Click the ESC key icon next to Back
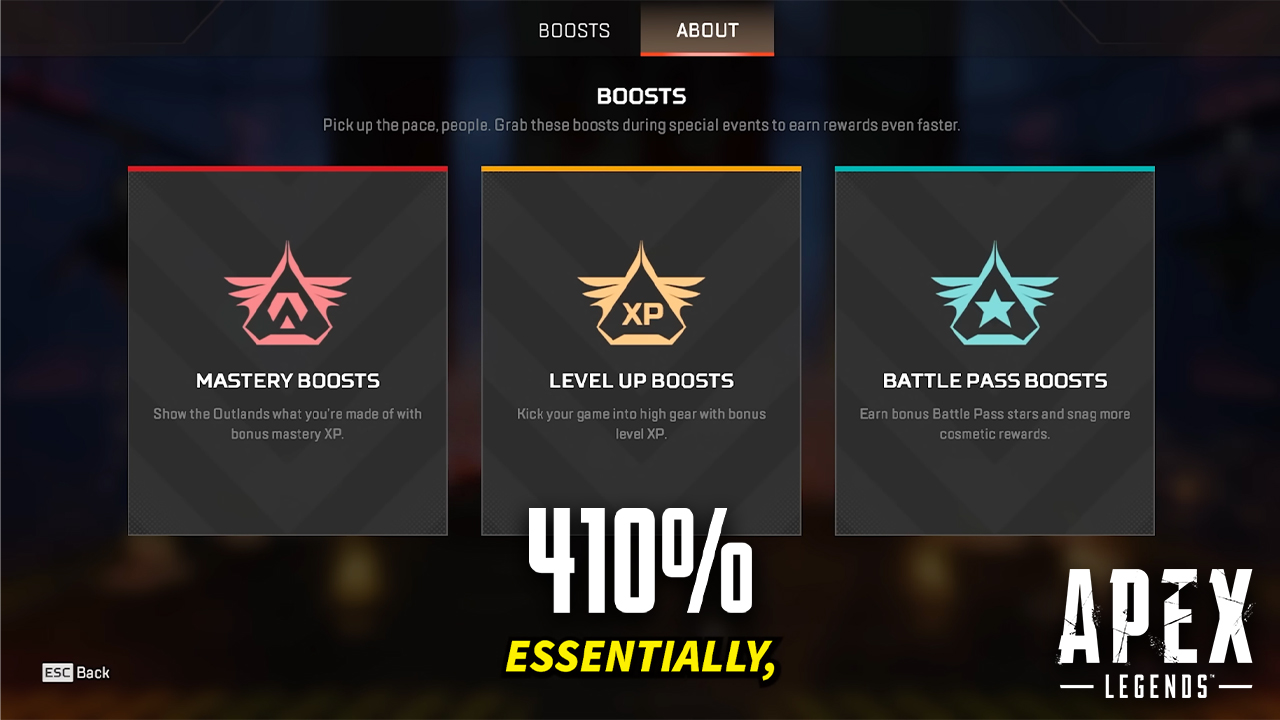The height and width of the screenshot is (720, 1280). click(x=60, y=673)
